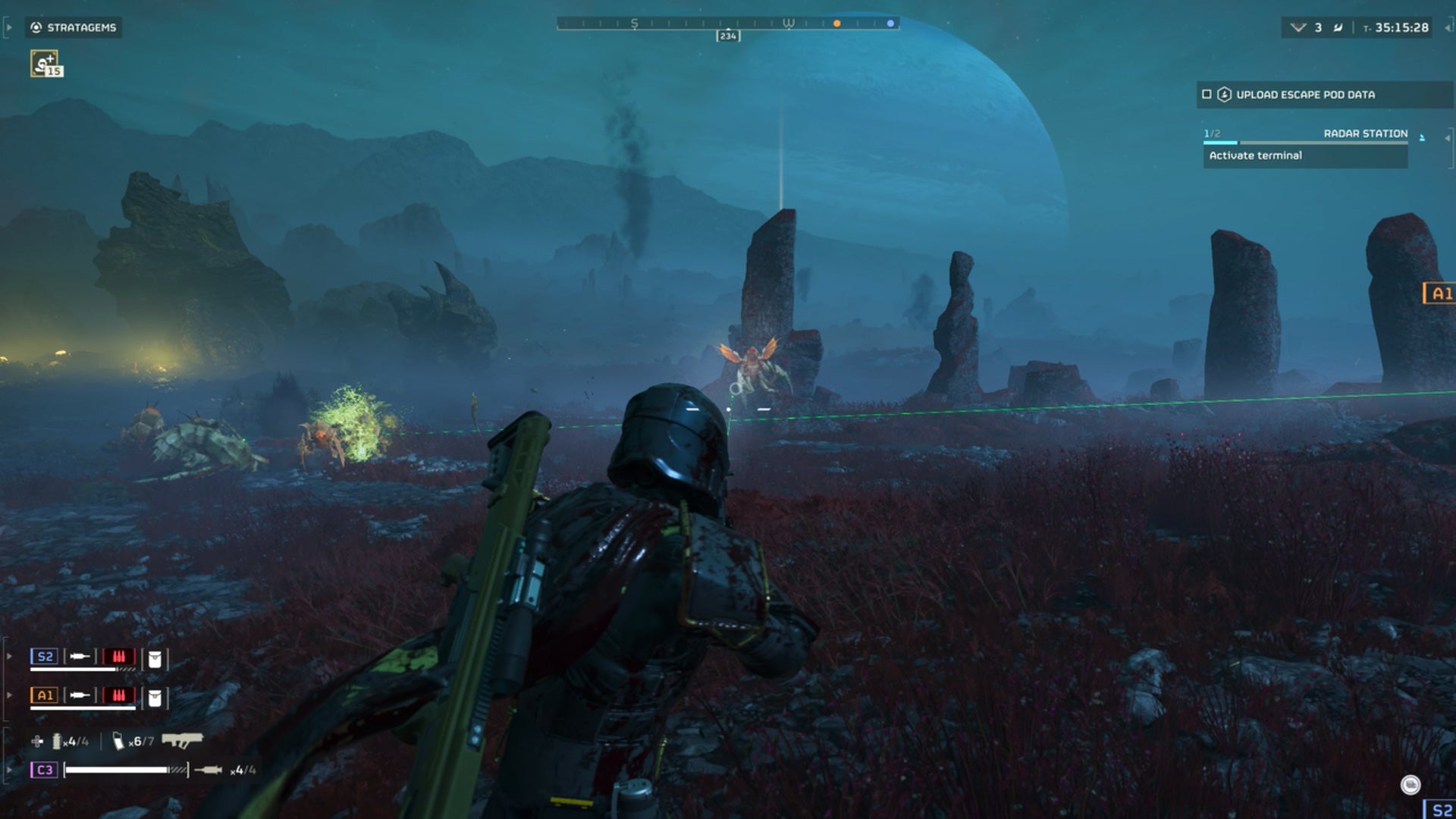The width and height of the screenshot is (1456, 819).
Task: Click A1's red low-ammo indicator
Action: pyautogui.click(x=119, y=695)
